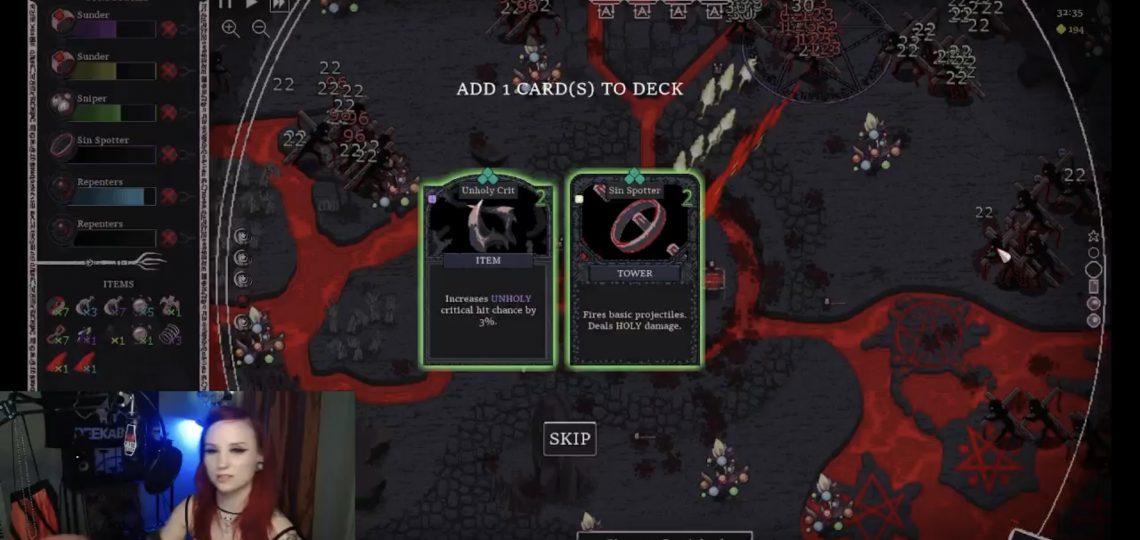Remove the Sin Spotter tower in the list
Image resolution: width=1140 pixels, height=540 pixels.
169,154
